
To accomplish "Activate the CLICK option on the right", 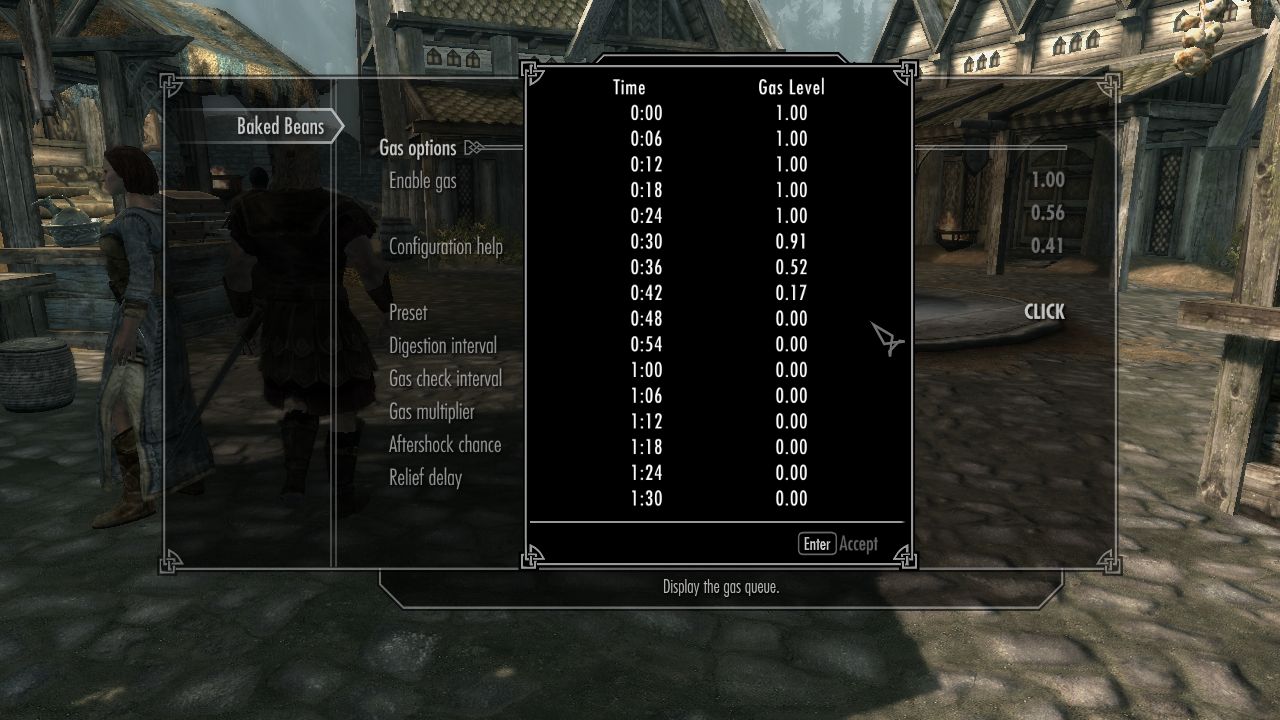I will tap(1044, 312).
